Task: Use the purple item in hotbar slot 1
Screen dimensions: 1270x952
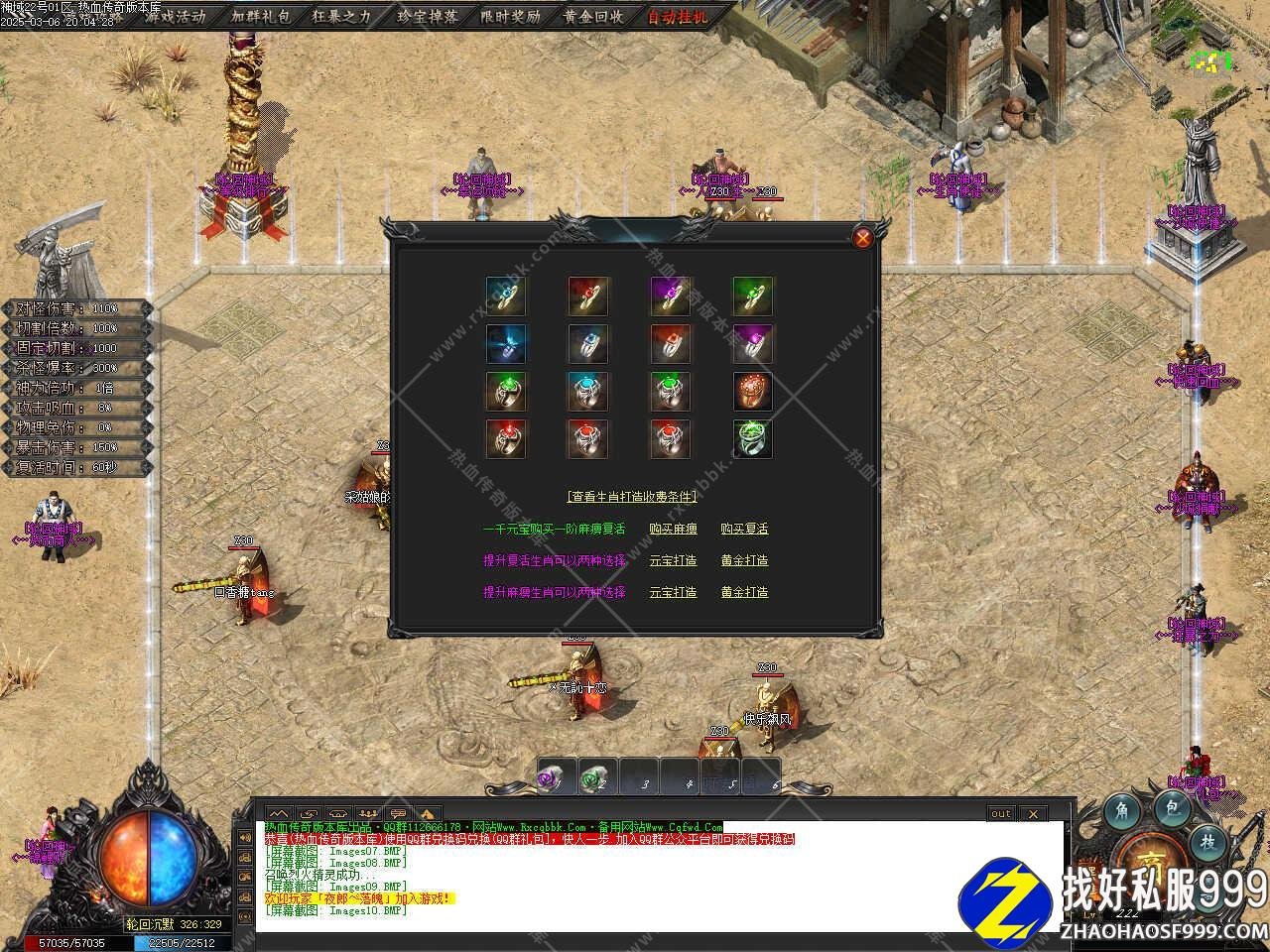Action: tap(554, 779)
